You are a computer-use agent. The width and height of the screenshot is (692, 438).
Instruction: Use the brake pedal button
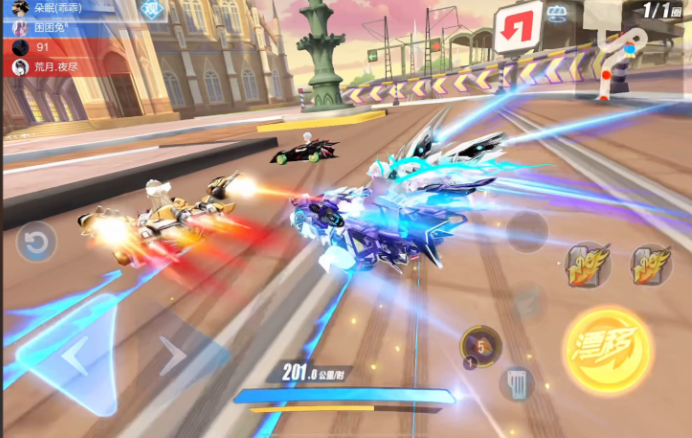click(516, 382)
